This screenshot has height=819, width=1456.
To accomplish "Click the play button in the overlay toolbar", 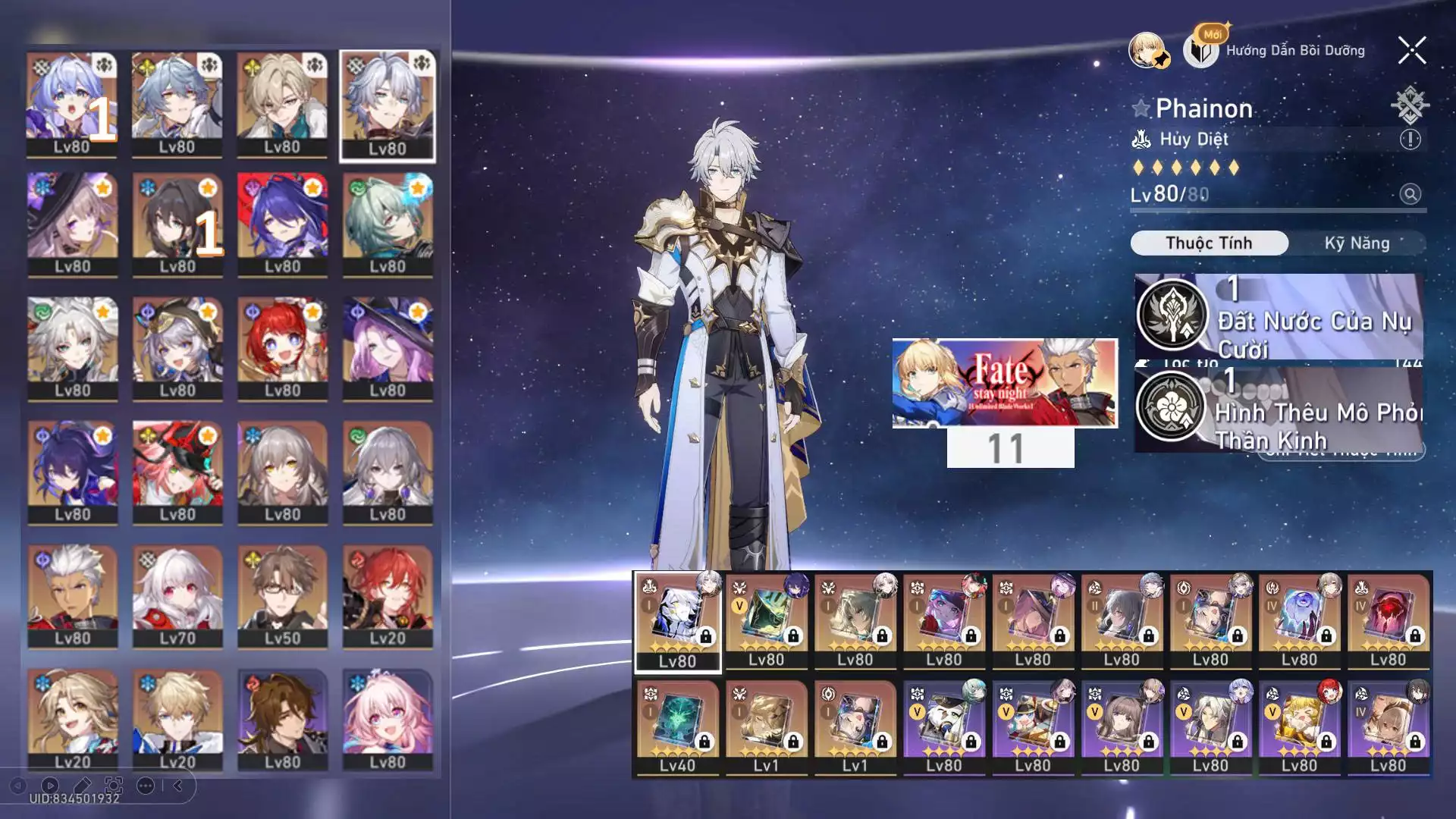I will click(x=50, y=786).
